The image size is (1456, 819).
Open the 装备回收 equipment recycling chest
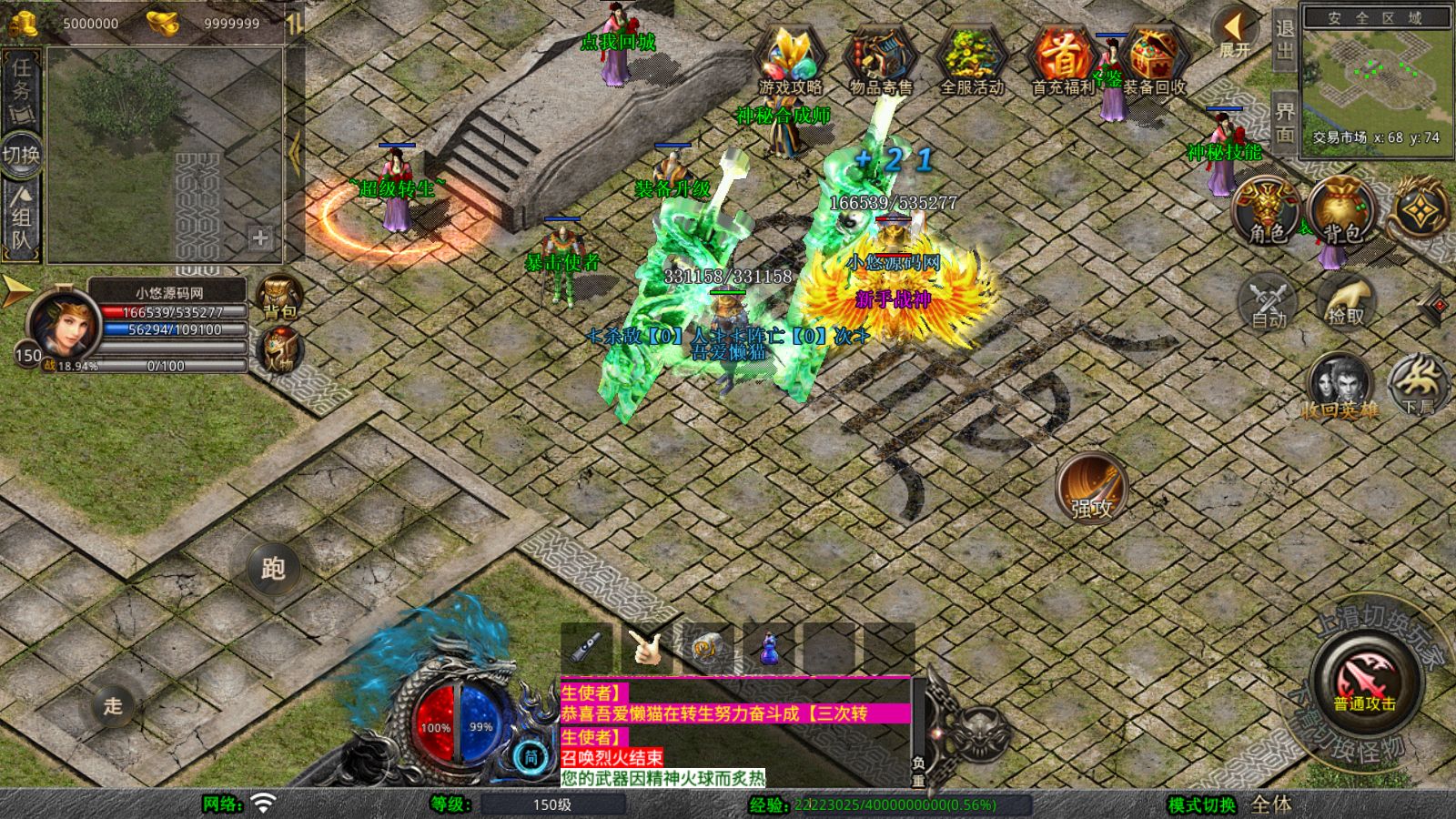pyautogui.click(x=1154, y=59)
